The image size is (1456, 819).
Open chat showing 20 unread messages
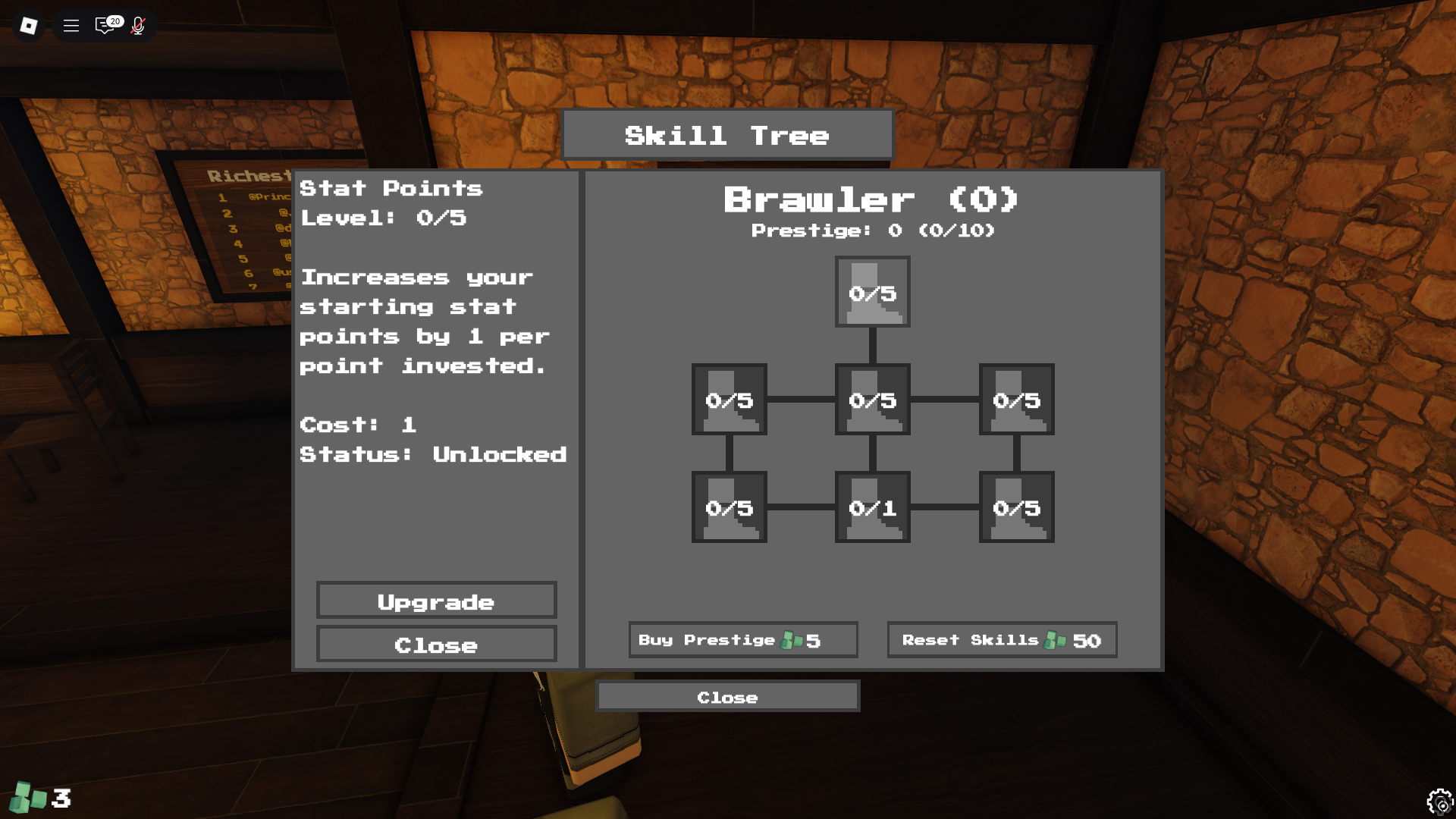click(x=104, y=25)
